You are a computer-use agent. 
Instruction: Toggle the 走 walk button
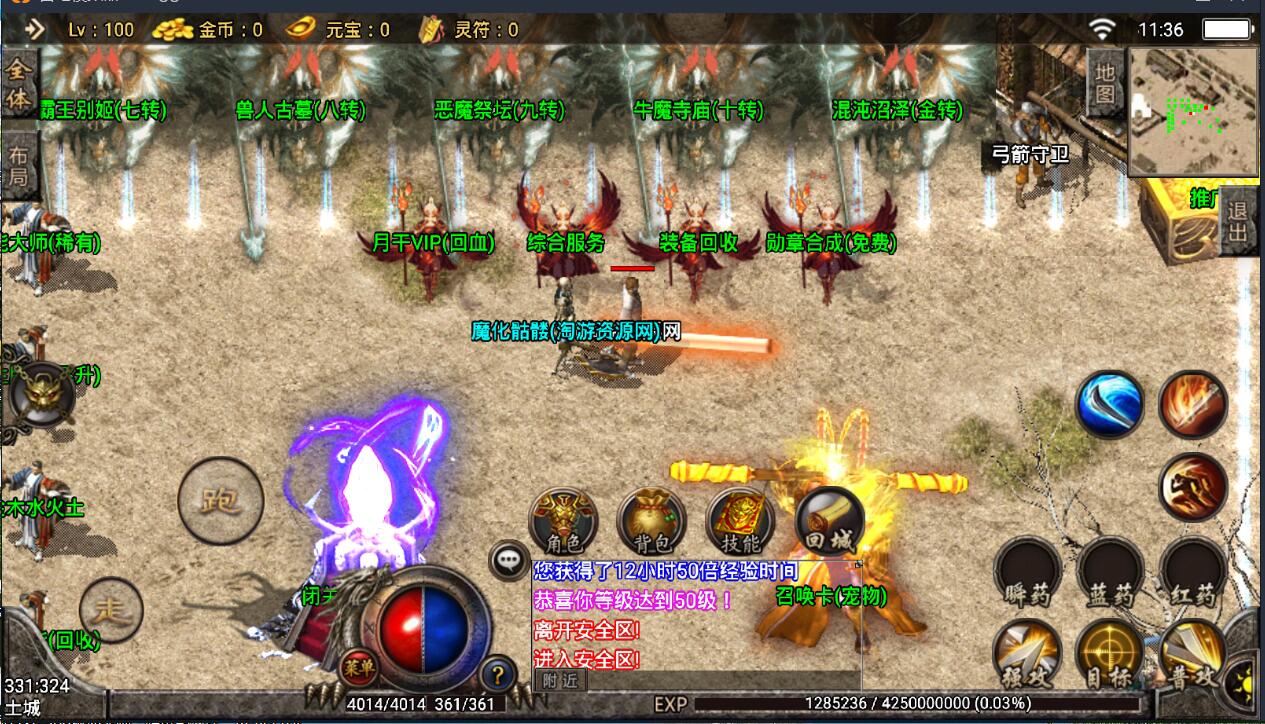point(110,609)
